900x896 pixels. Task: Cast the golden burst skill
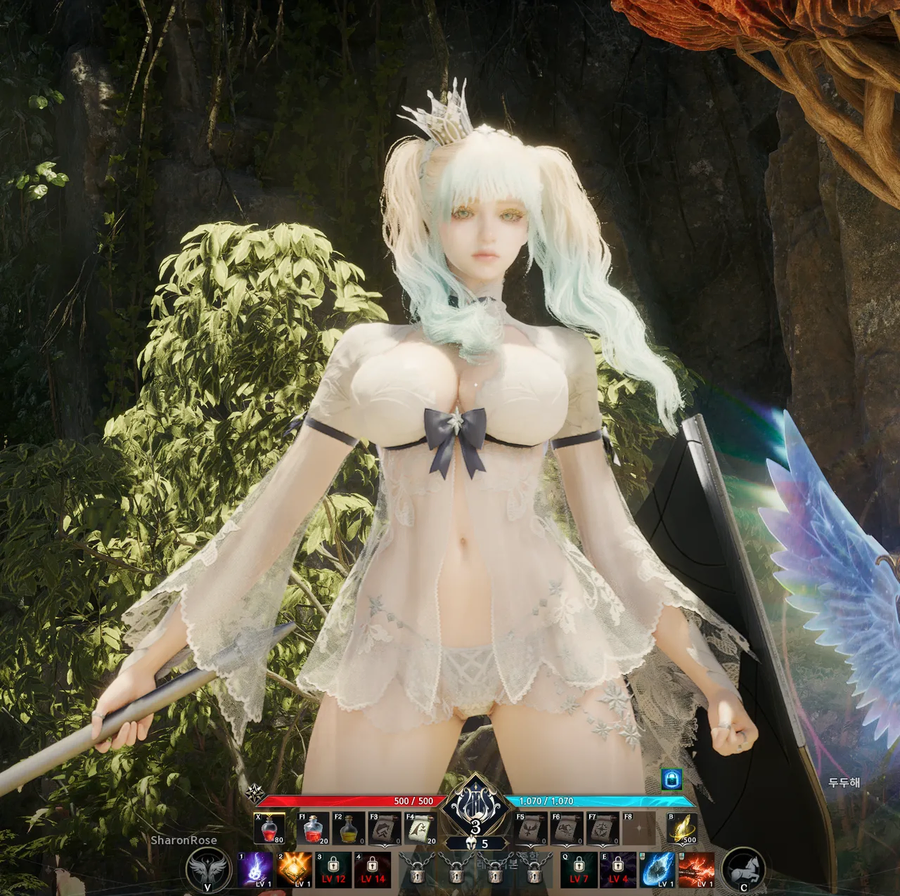pos(294,870)
